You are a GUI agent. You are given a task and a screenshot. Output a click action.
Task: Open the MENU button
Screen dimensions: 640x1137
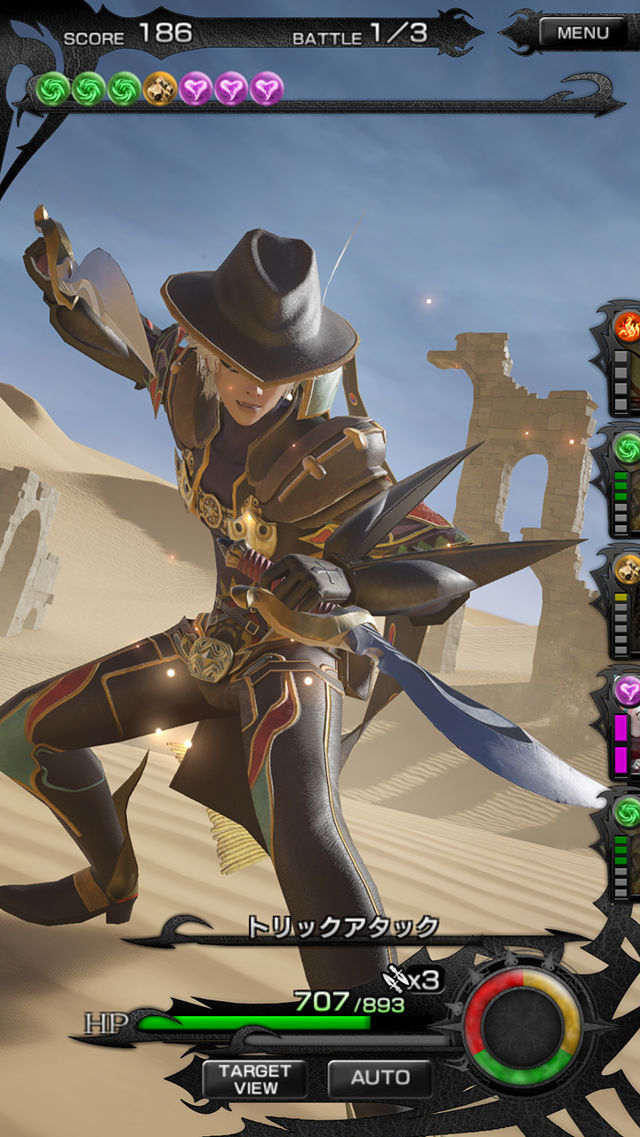[x=582, y=33]
